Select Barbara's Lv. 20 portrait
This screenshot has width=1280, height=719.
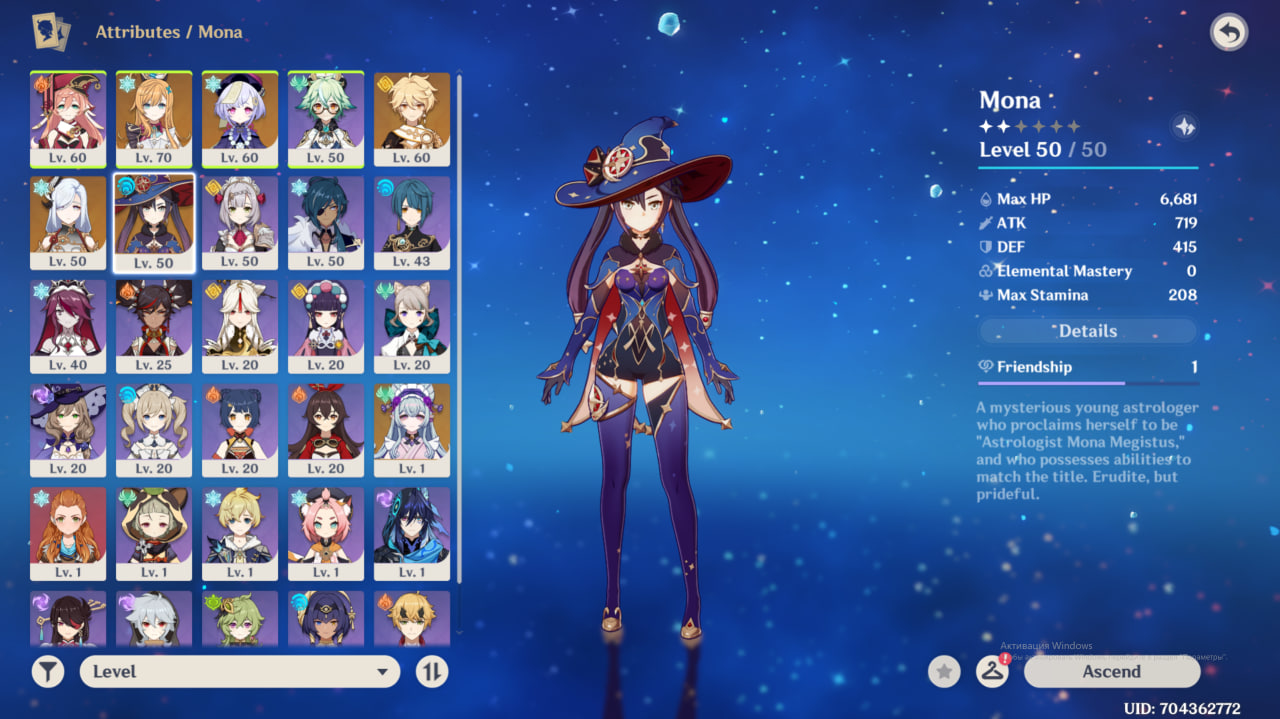coord(154,431)
